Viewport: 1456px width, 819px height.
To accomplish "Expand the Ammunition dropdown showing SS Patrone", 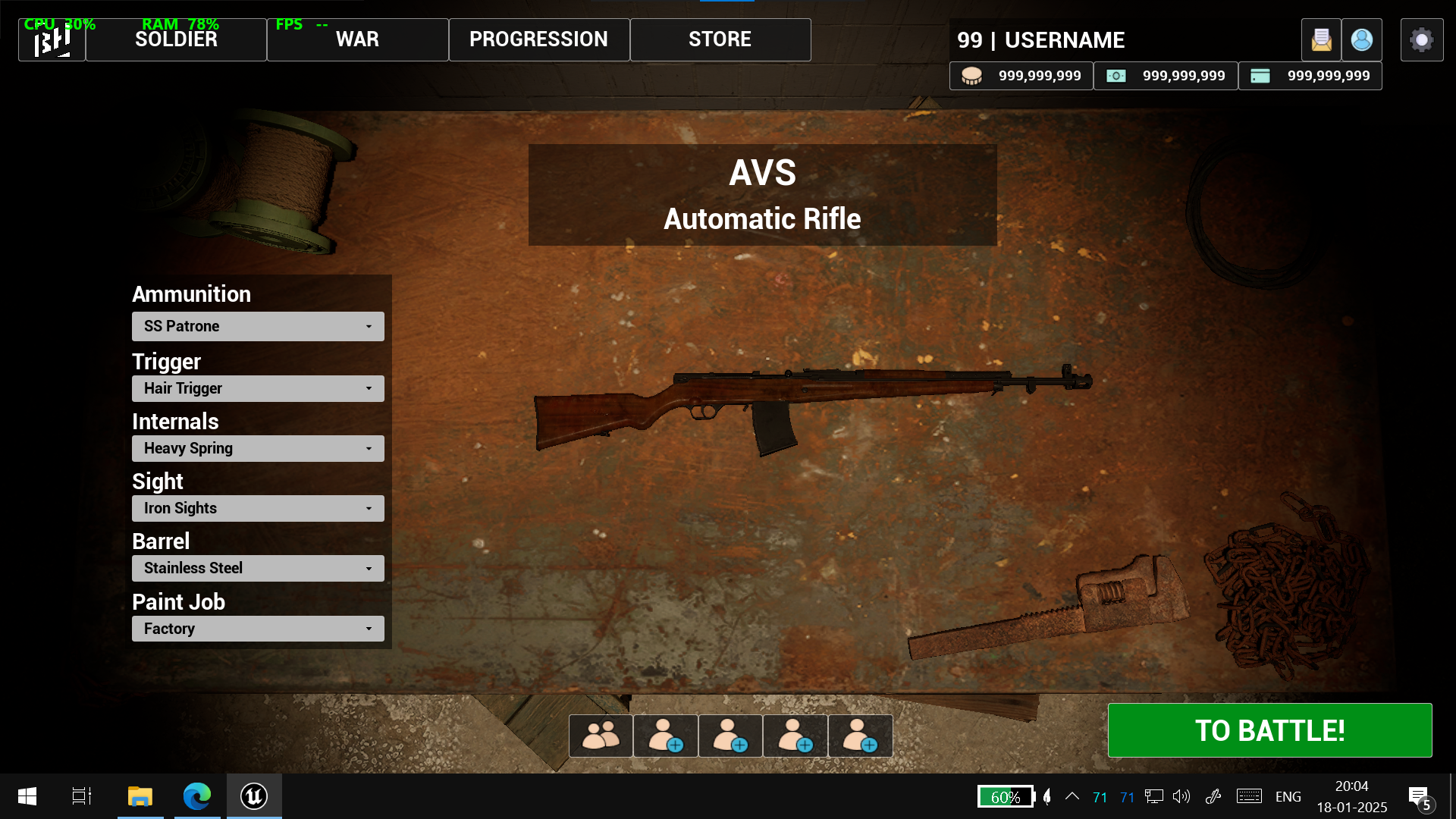I will pos(258,326).
